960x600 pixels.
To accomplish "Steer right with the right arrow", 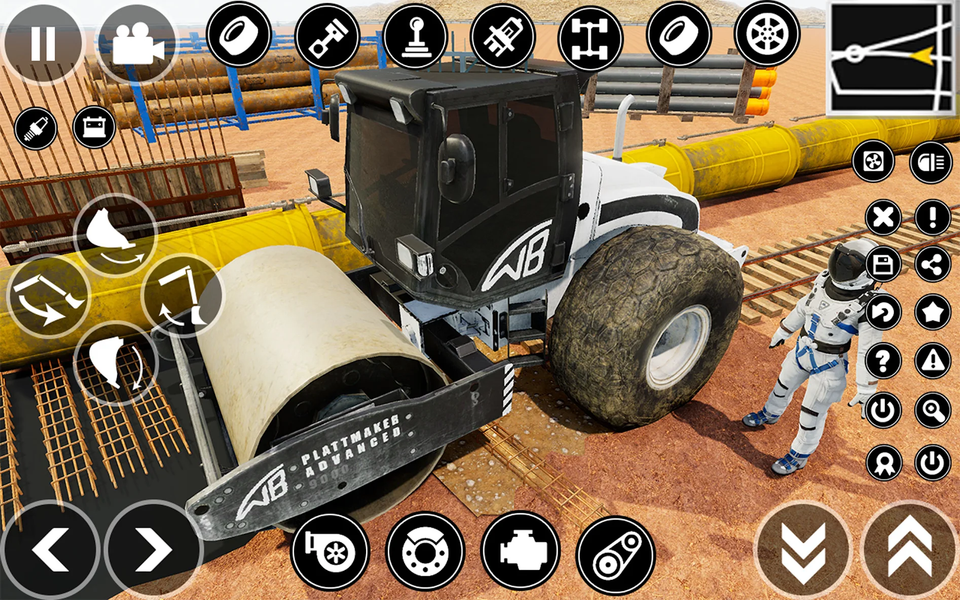I will [152, 550].
